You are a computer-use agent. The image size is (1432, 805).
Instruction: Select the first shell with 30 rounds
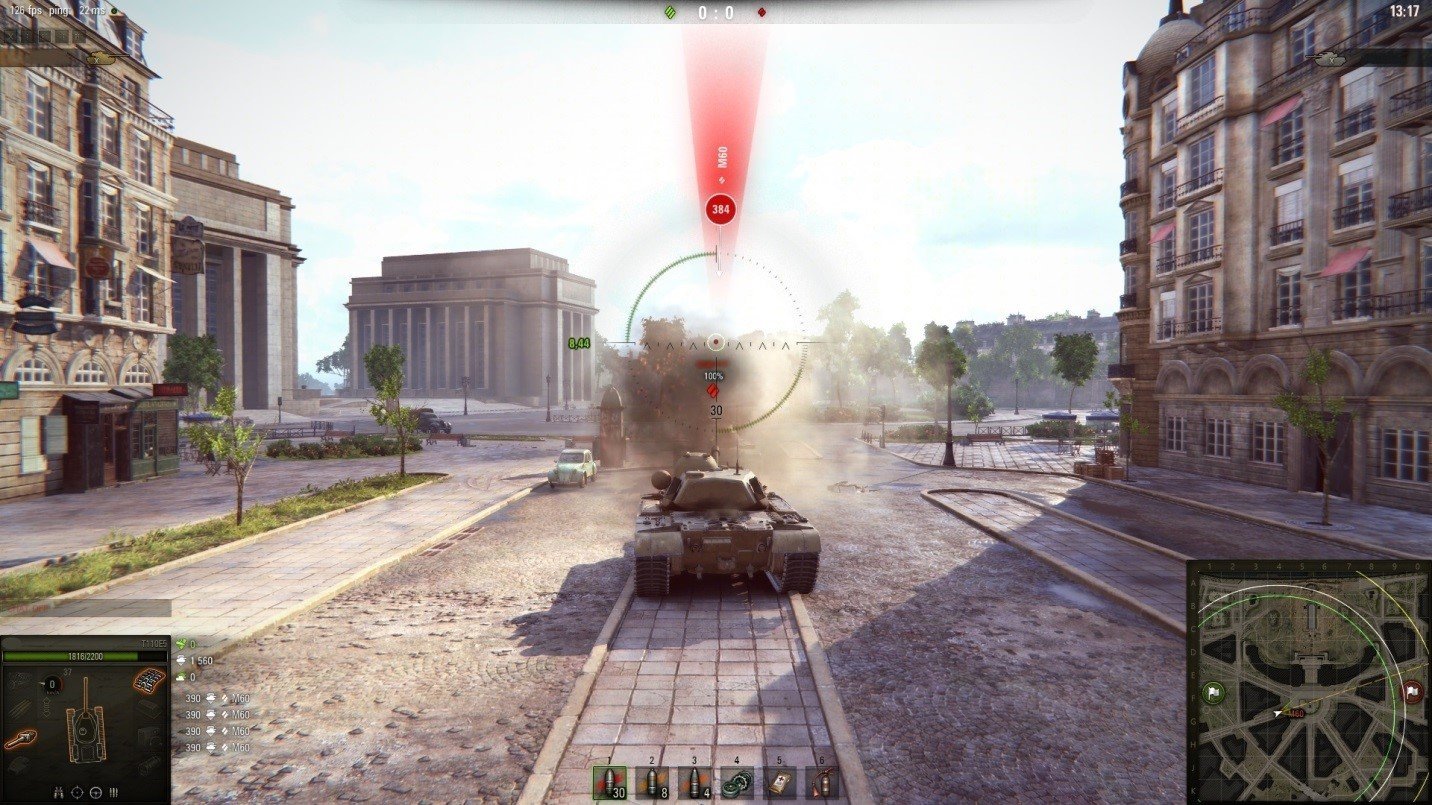(609, 782)
